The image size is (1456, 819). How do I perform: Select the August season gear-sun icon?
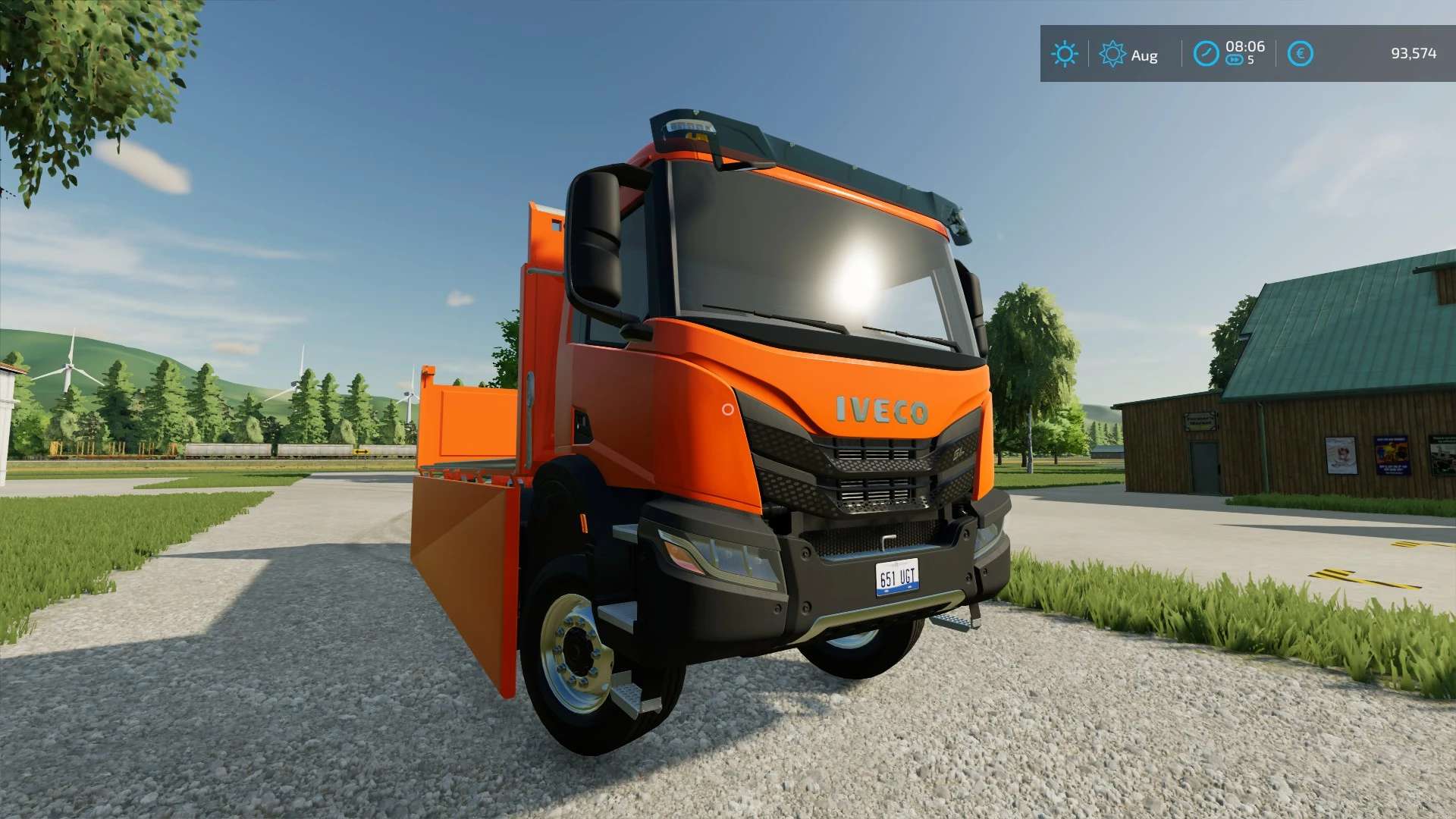1112,54
